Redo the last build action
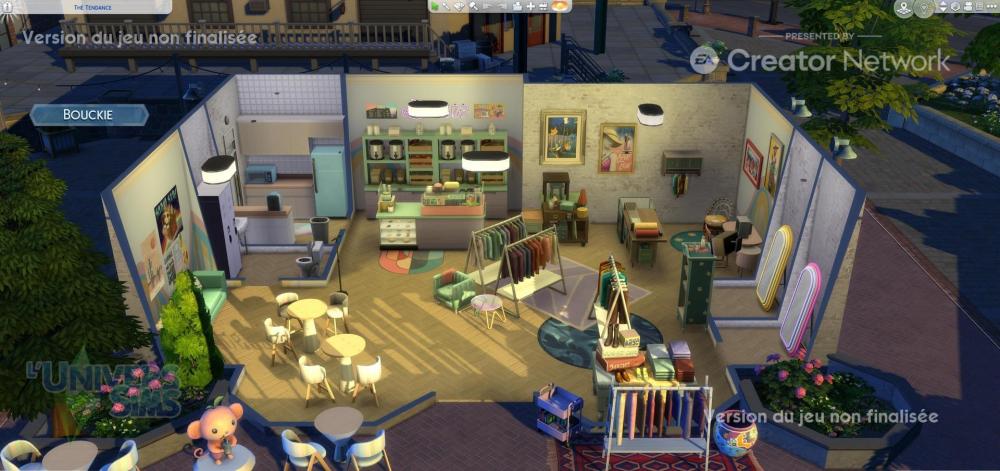 tap(501, 6)
